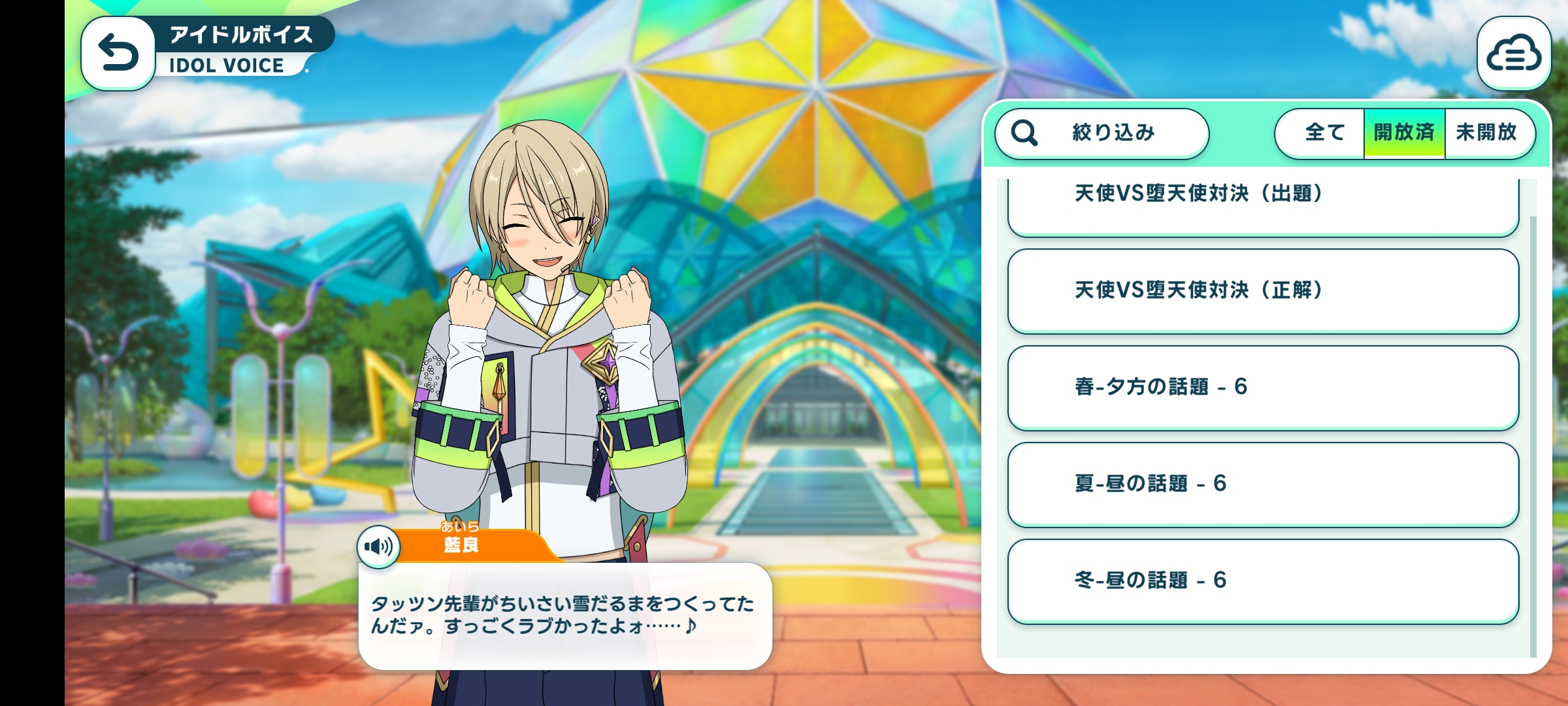Choose the 天使VS堕天使対決（正解） voice entry

[x=1262, y=290]
